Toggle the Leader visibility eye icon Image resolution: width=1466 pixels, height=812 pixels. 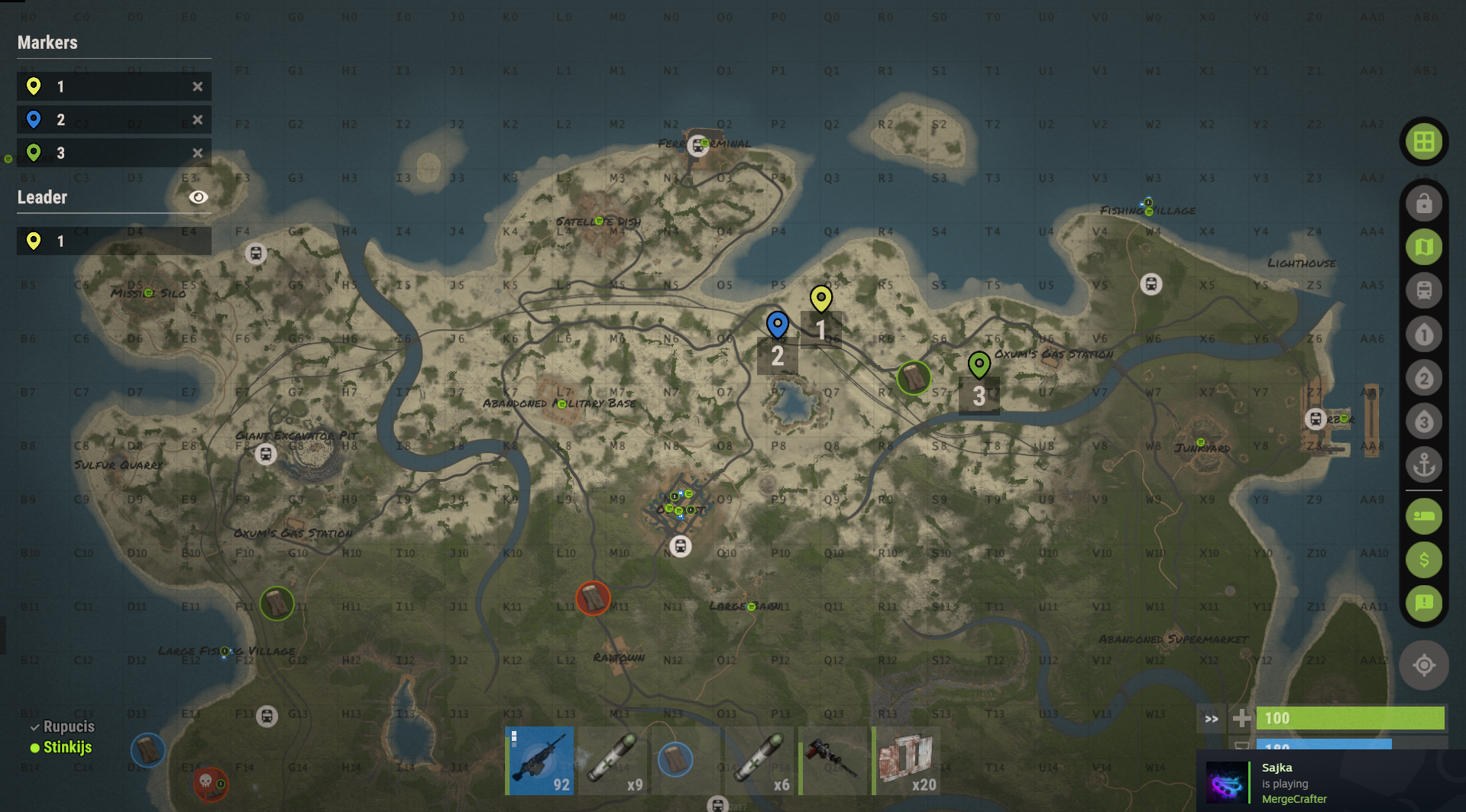coord(198,197)
